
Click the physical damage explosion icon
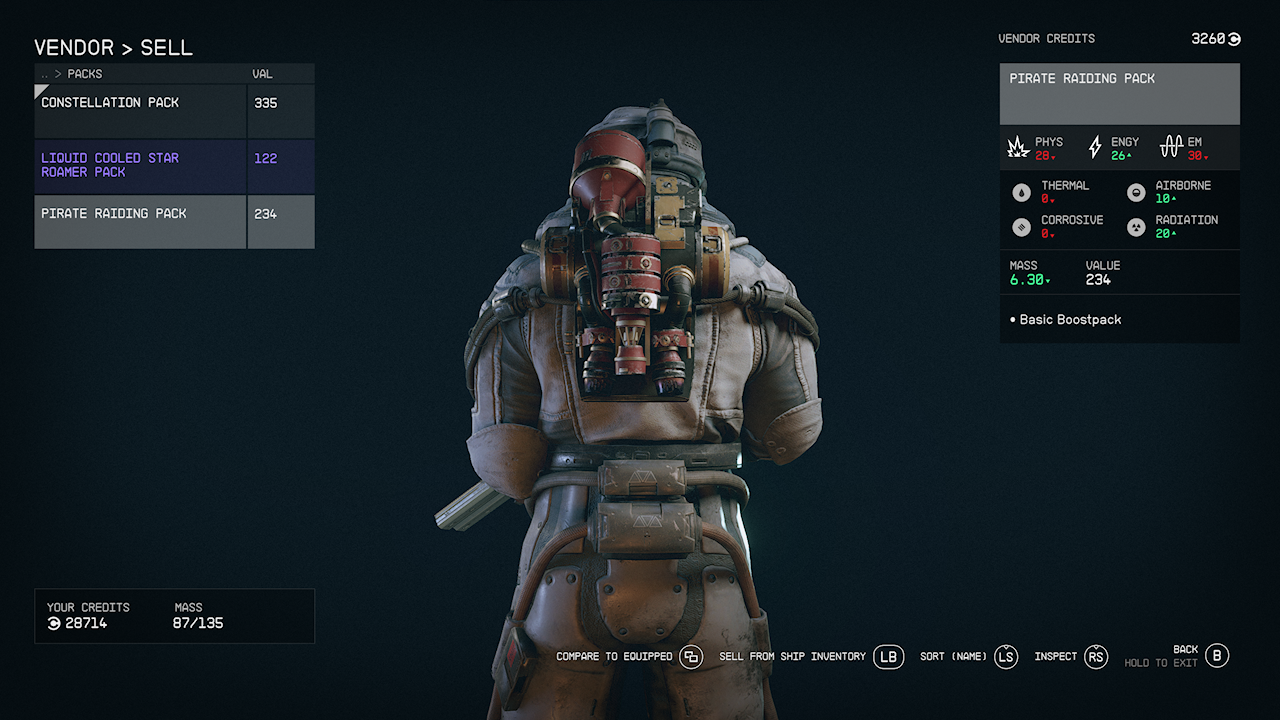[x=1018, y=146]
